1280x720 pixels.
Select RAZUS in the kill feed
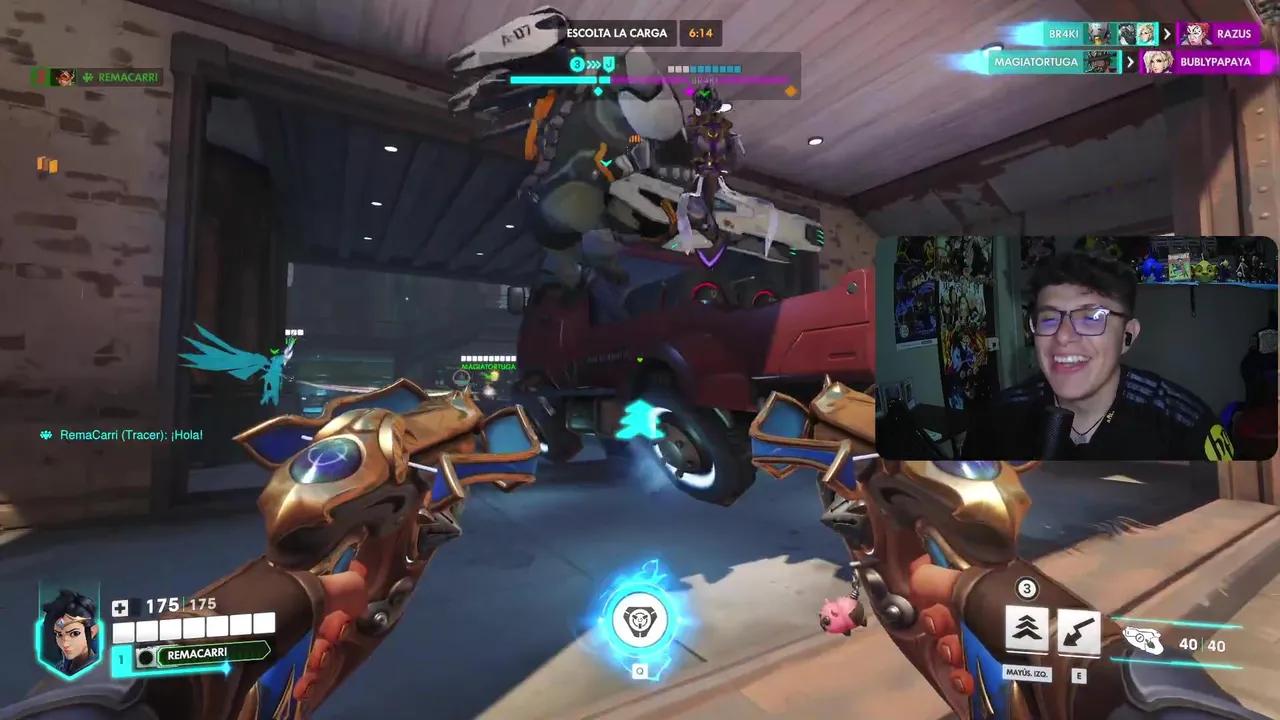tap(1232, 34)
